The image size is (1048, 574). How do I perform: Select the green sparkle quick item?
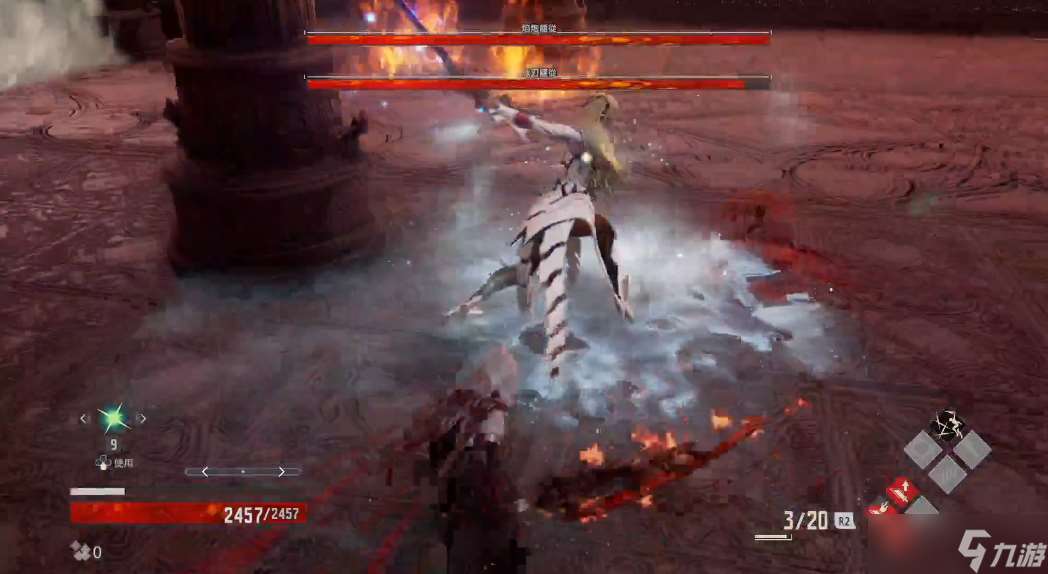[x=112, y=418]
